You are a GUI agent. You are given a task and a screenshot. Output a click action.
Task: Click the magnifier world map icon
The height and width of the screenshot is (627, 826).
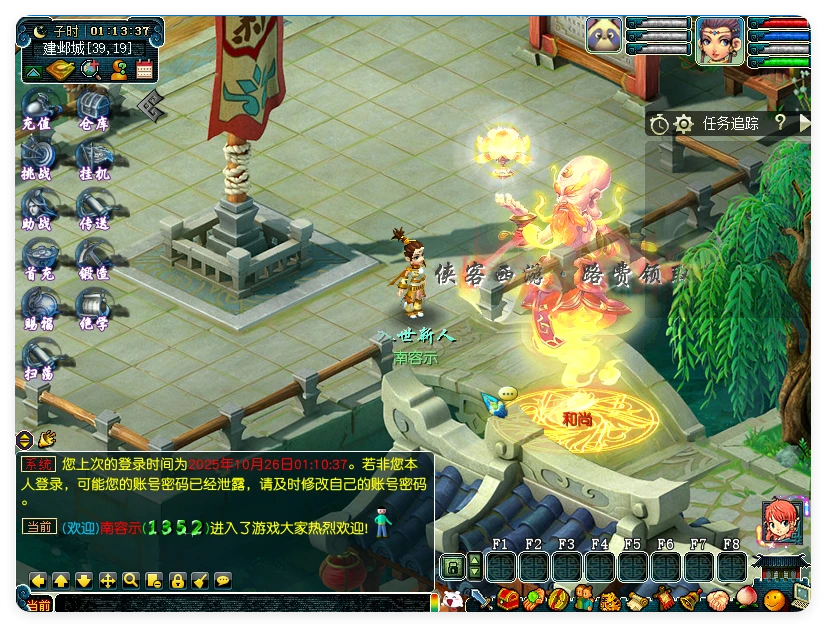pos(91,69)
